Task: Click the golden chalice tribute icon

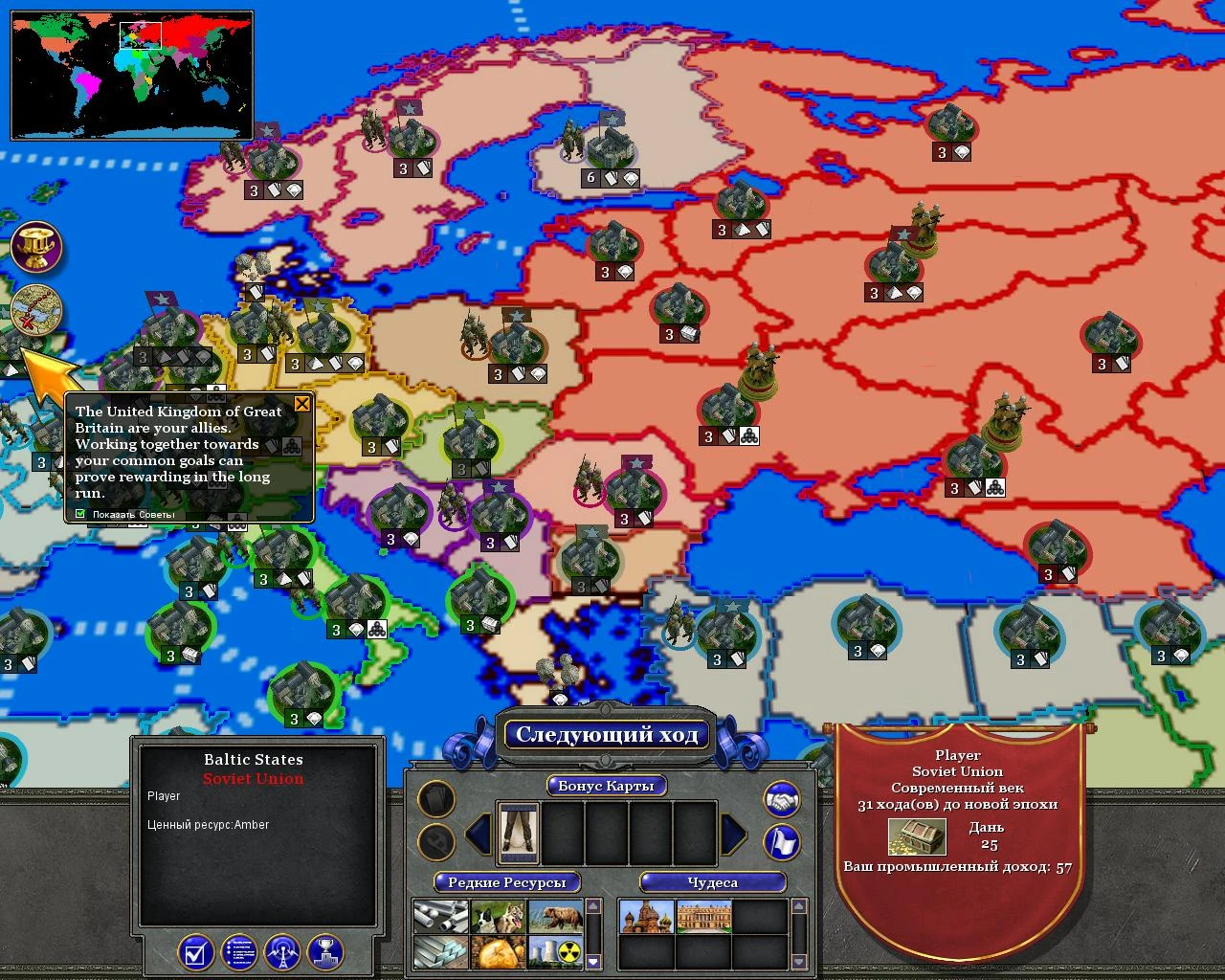Action: [36, 247]
